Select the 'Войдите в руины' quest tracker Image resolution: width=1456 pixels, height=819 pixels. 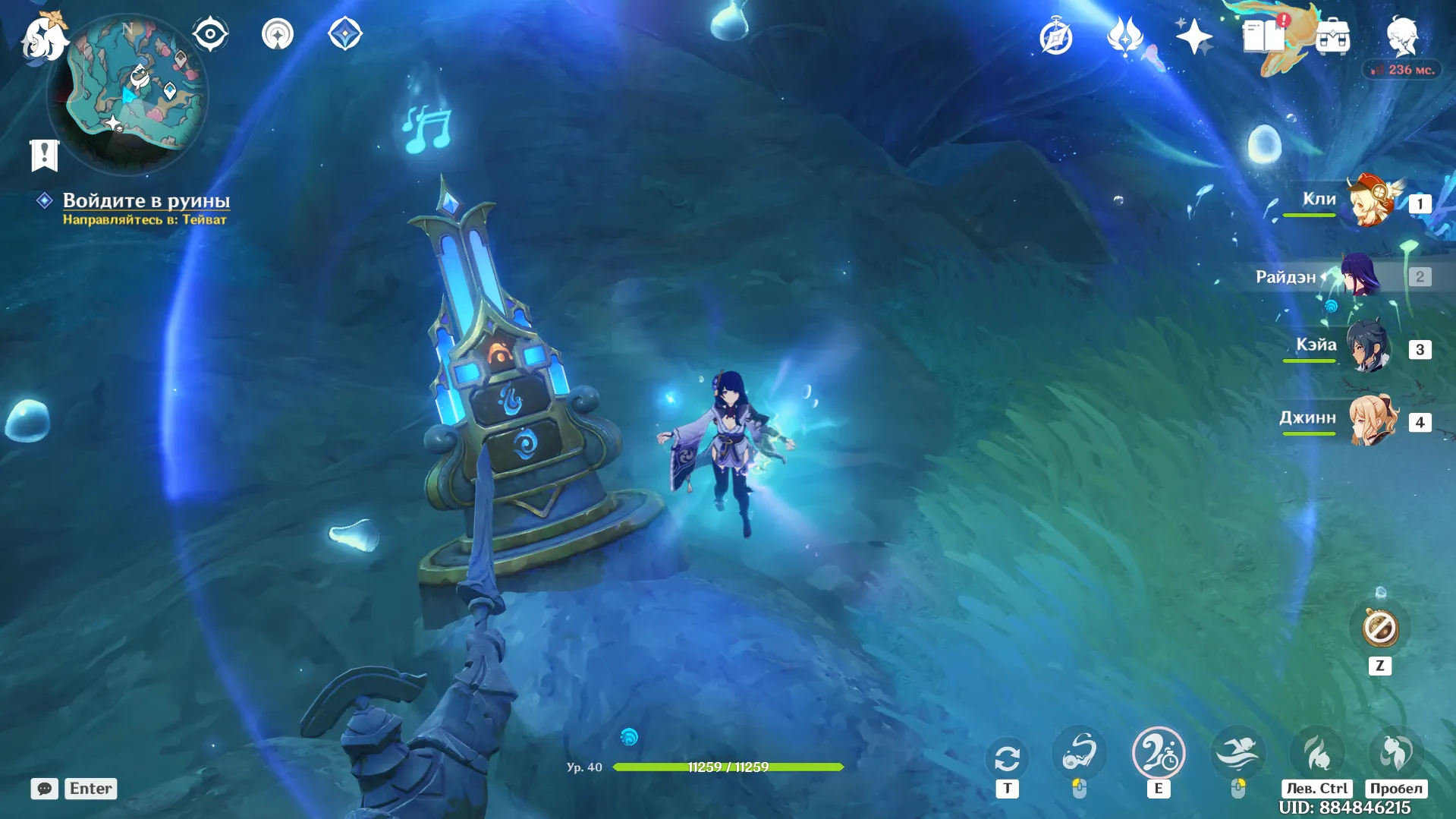click(146, 200)
